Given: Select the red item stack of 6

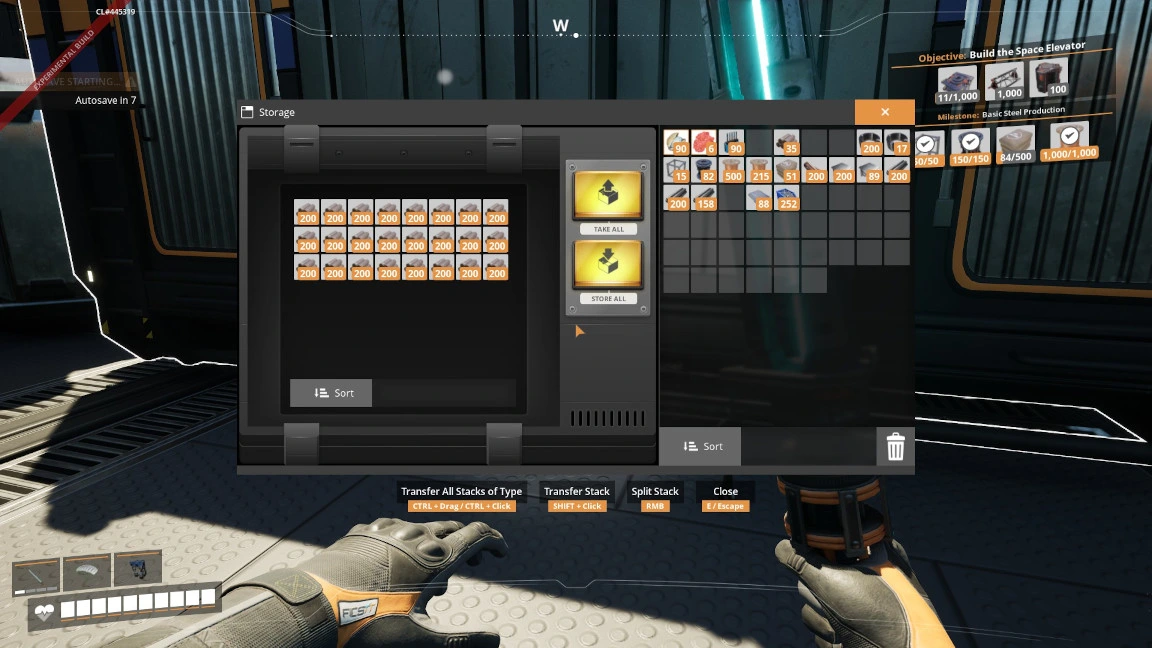Looking at the screenshot, I should point(704,142).
